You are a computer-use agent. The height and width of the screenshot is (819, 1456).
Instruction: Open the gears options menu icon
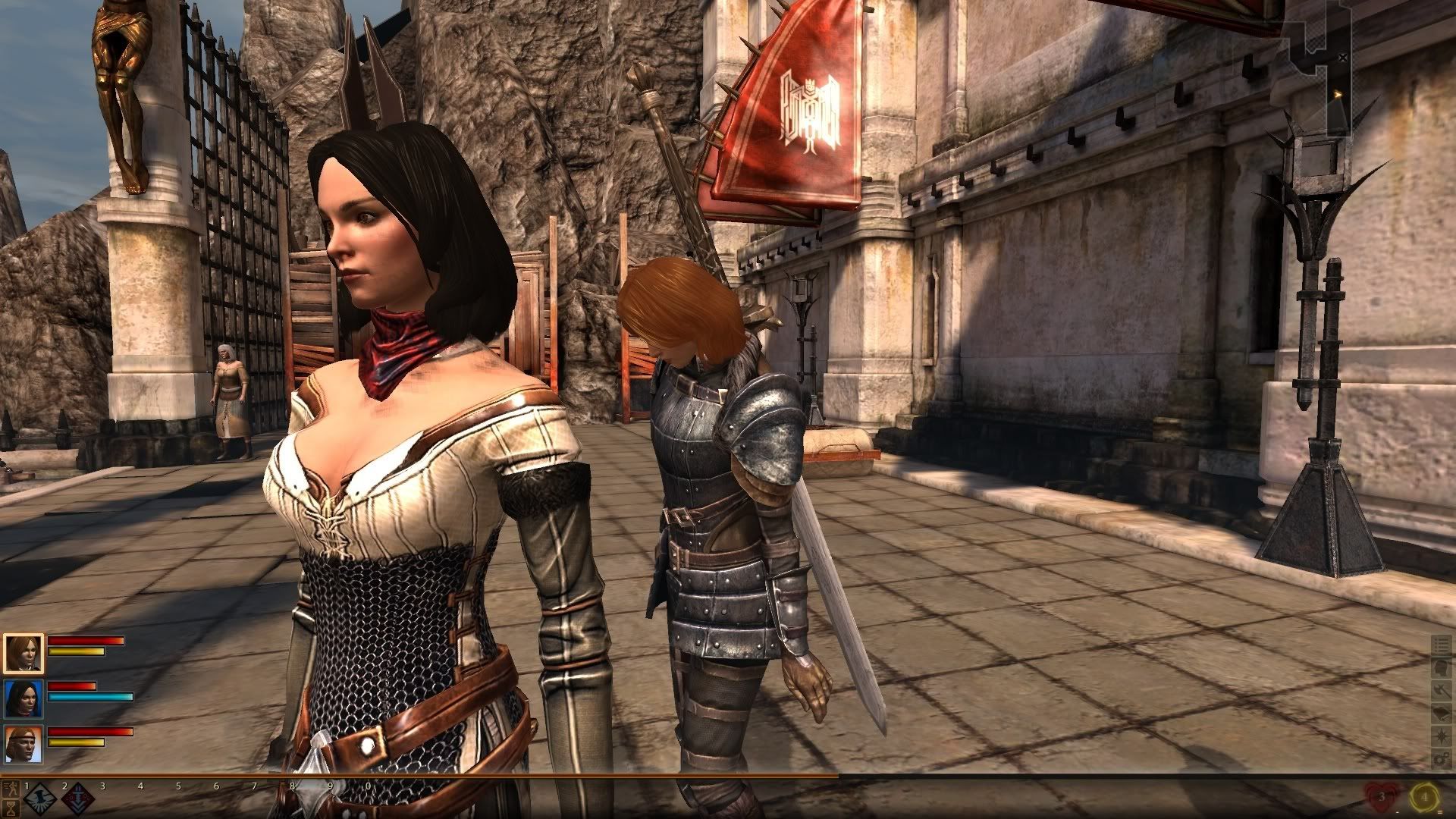(1440, 759)
